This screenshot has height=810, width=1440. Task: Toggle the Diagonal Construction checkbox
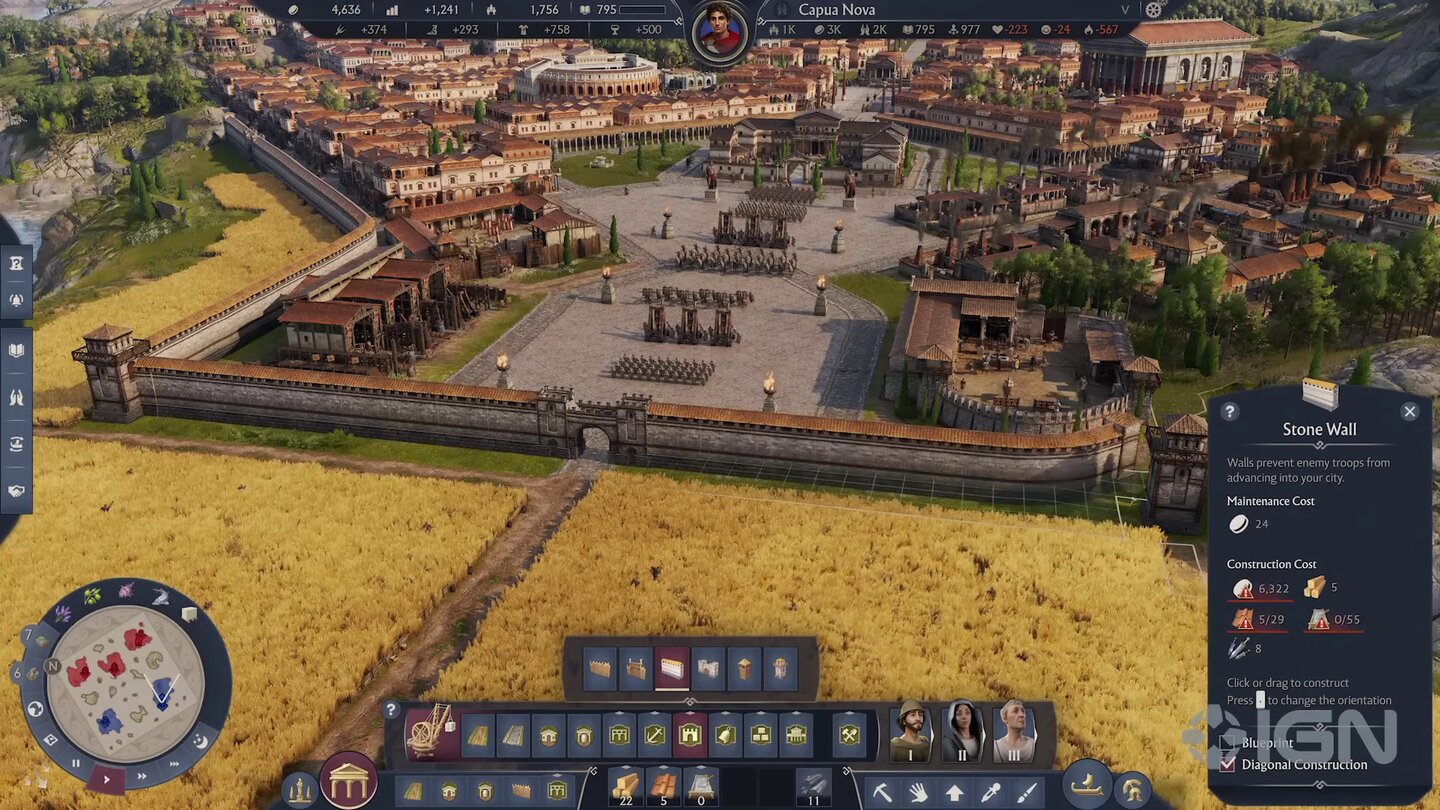click(1228, 764)
